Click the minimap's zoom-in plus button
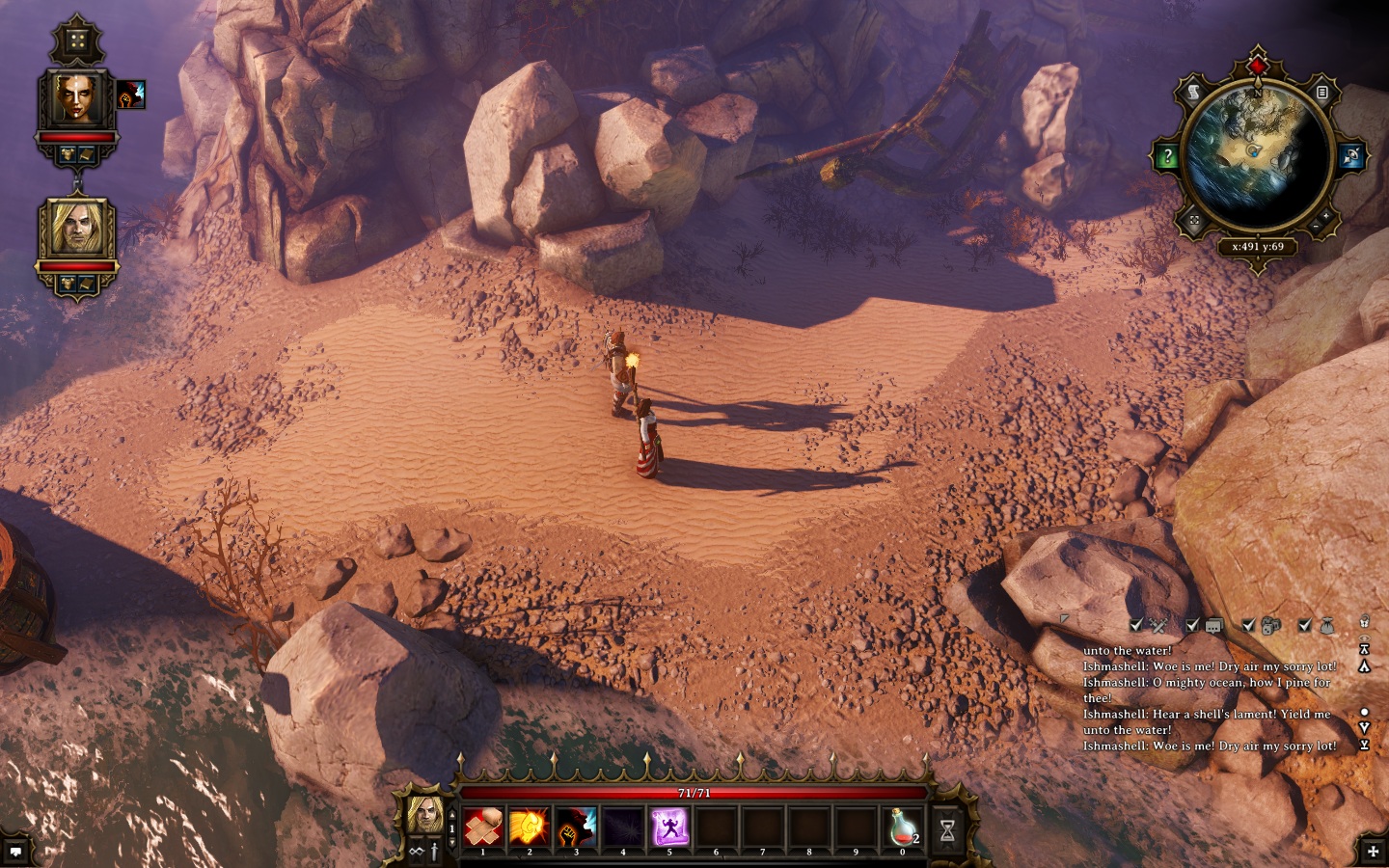This screenshot has height=868, width=1389. tap(1325, 215)
